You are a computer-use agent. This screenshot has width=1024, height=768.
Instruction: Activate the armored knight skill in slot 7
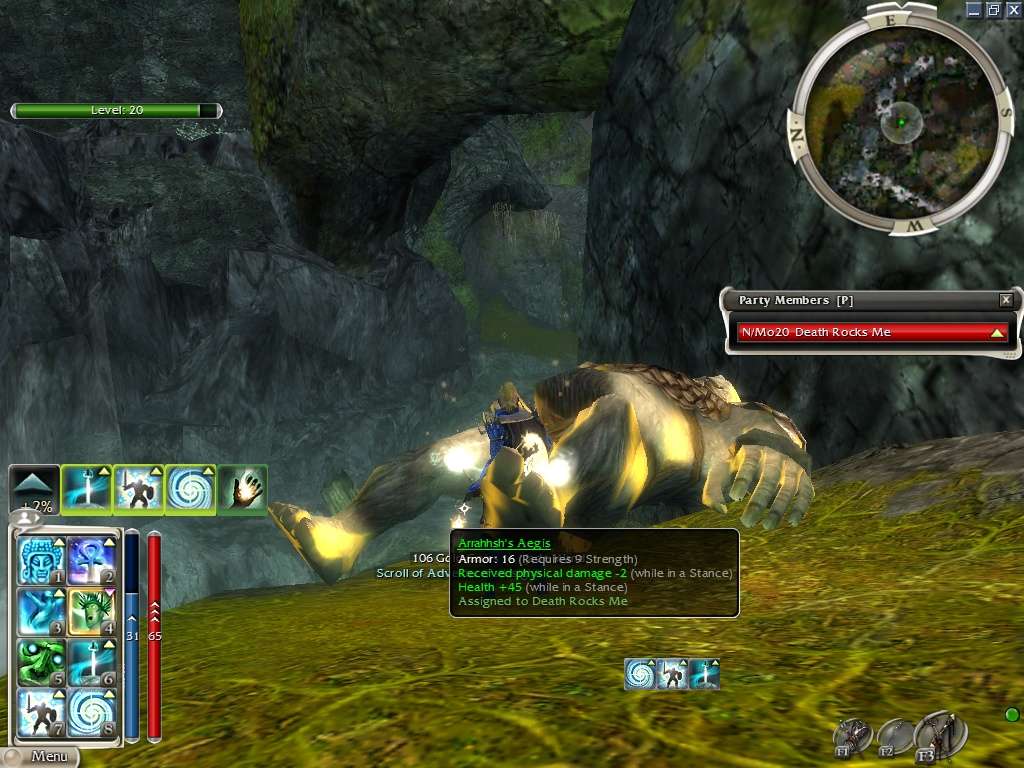(x=42, y=714)
